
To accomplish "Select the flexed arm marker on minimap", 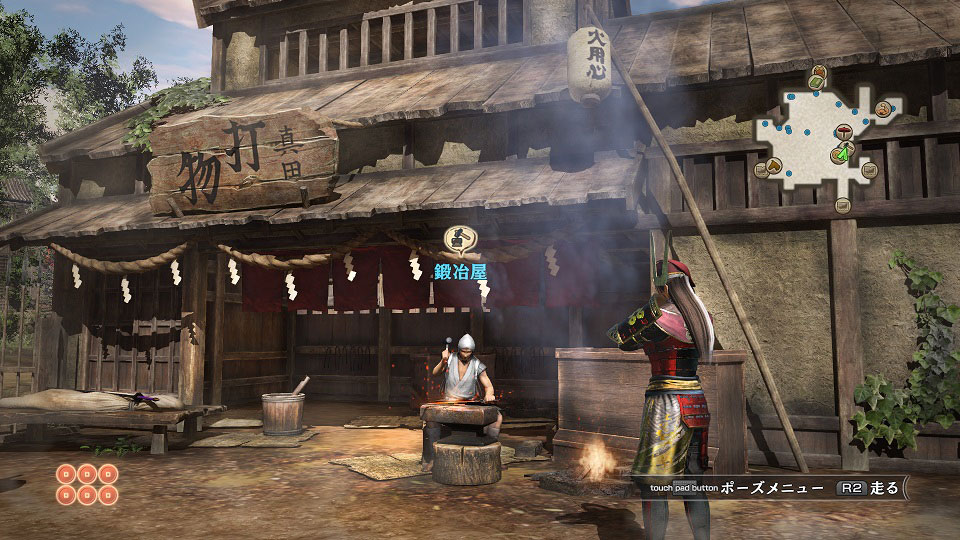I will [884, 109].
